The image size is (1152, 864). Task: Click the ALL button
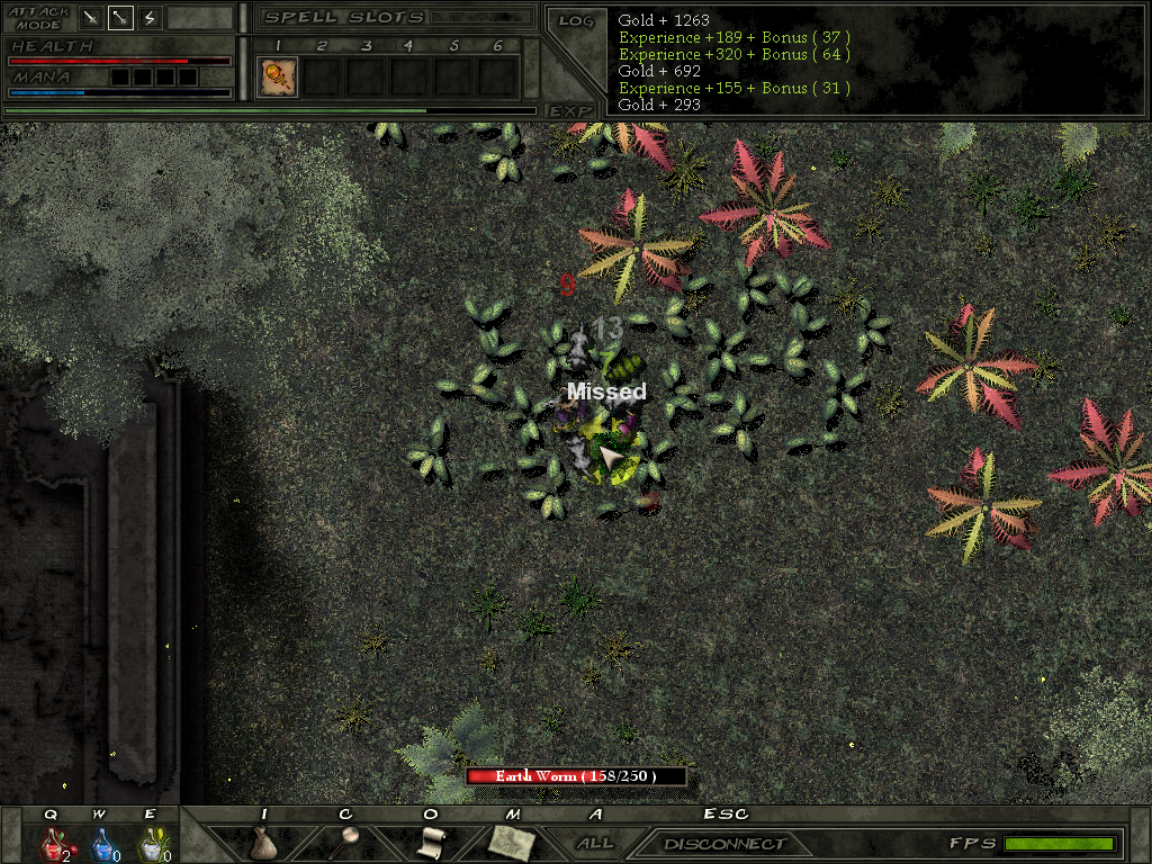click(x=596, y=843)
